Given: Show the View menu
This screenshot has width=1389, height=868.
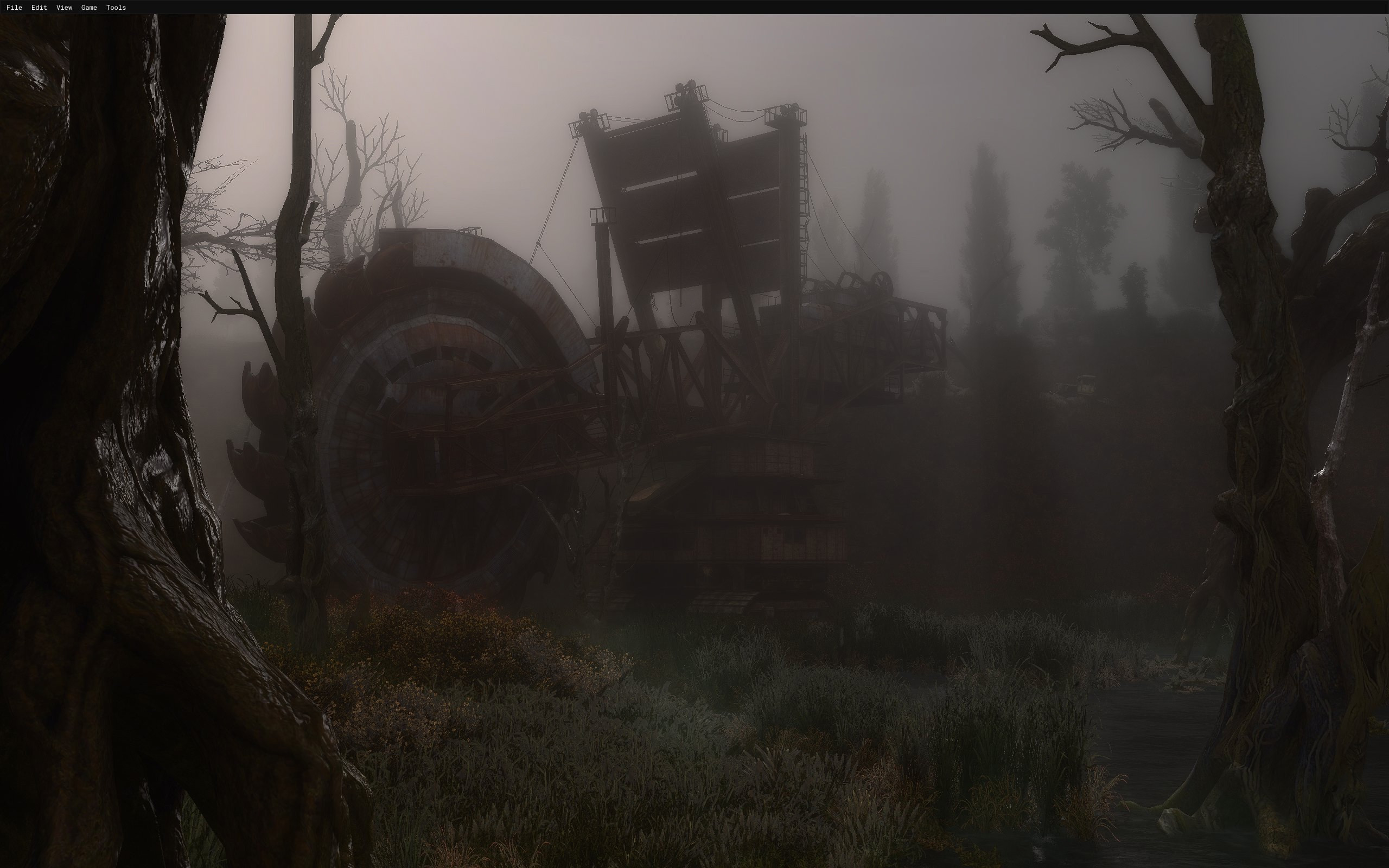Looking at the screenshot, I should 63,8.
